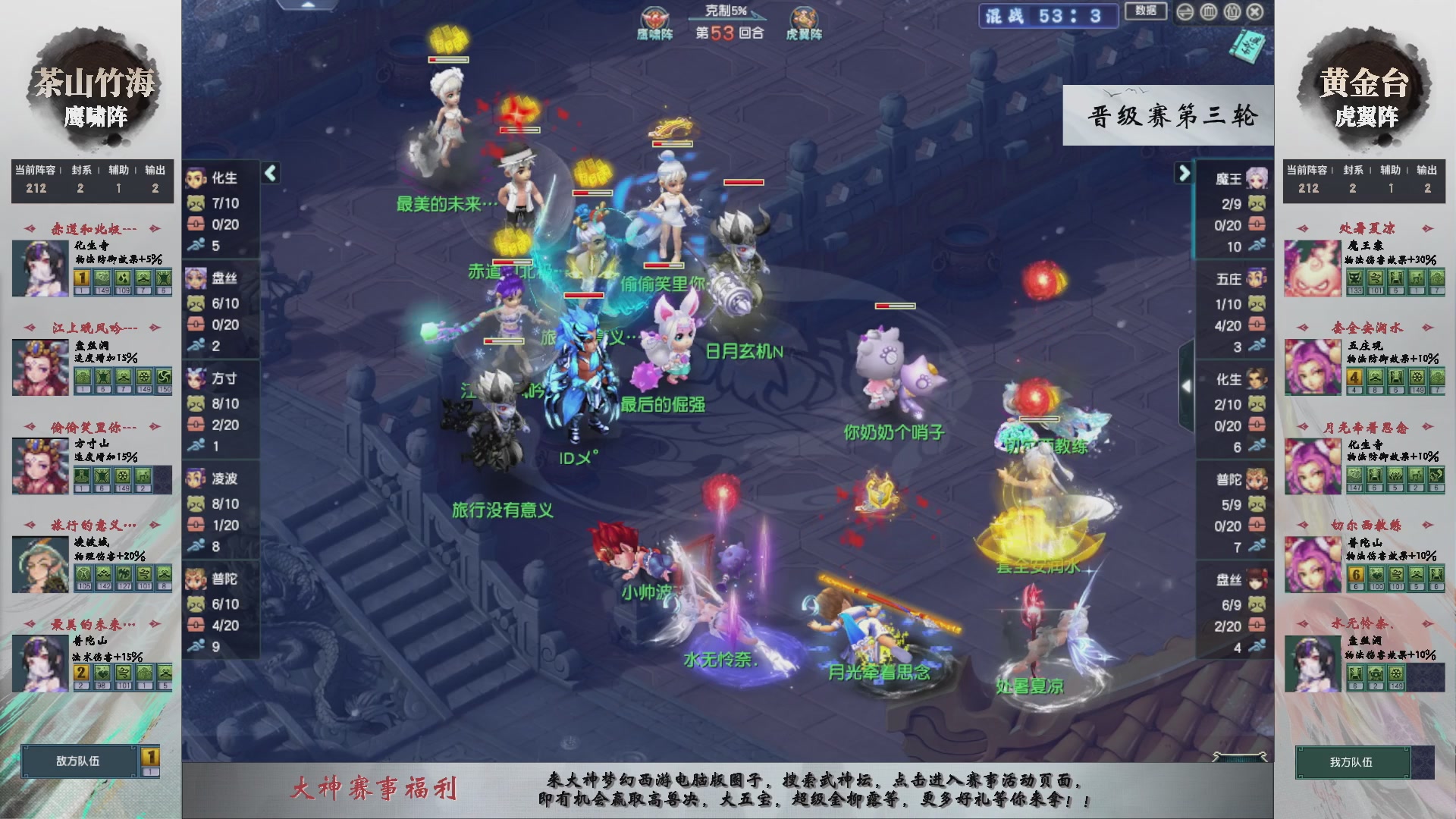Collapse the left team panel with the chevron

270,172
